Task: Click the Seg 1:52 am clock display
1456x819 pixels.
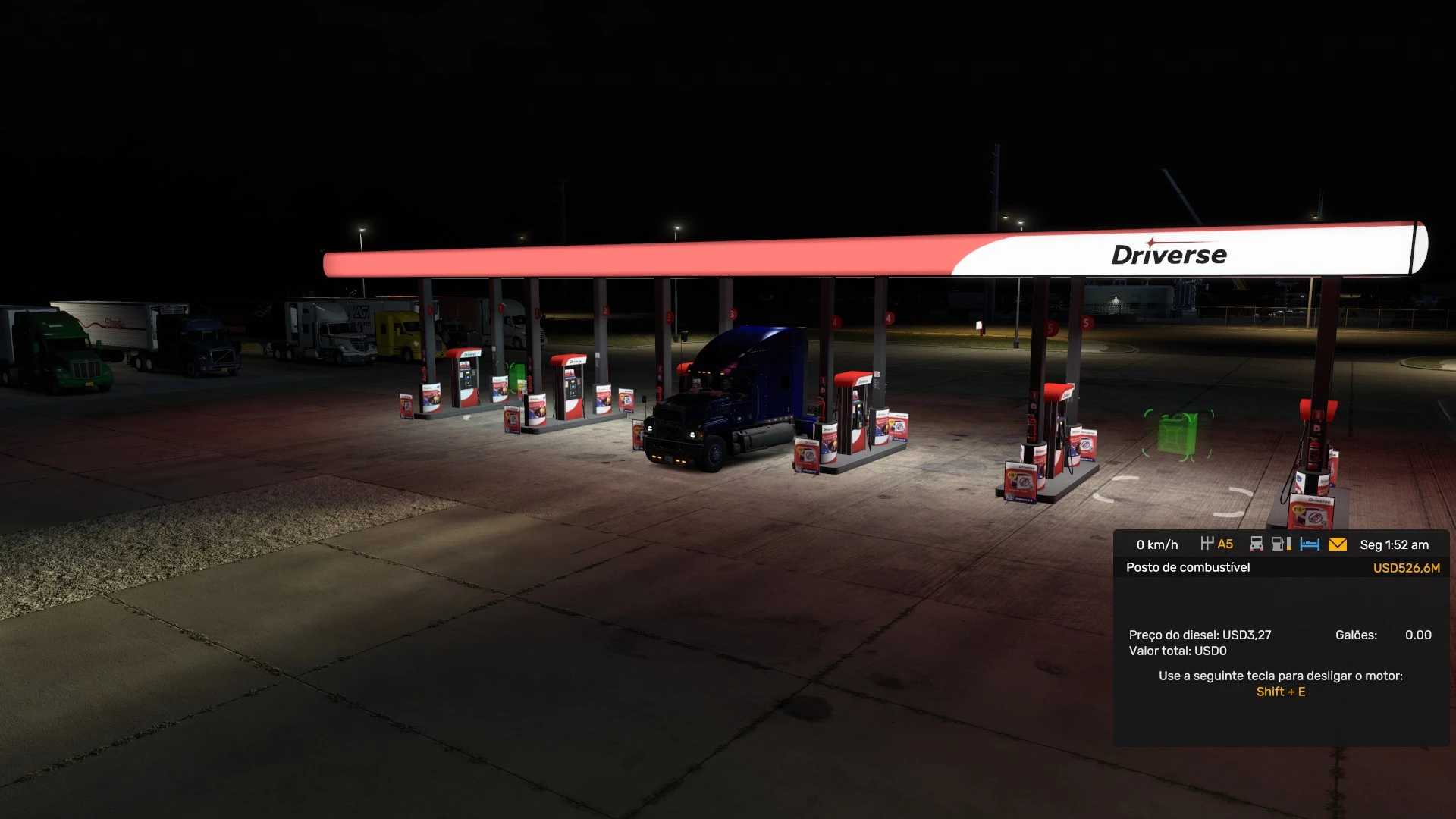Action: pos(1395,544)
